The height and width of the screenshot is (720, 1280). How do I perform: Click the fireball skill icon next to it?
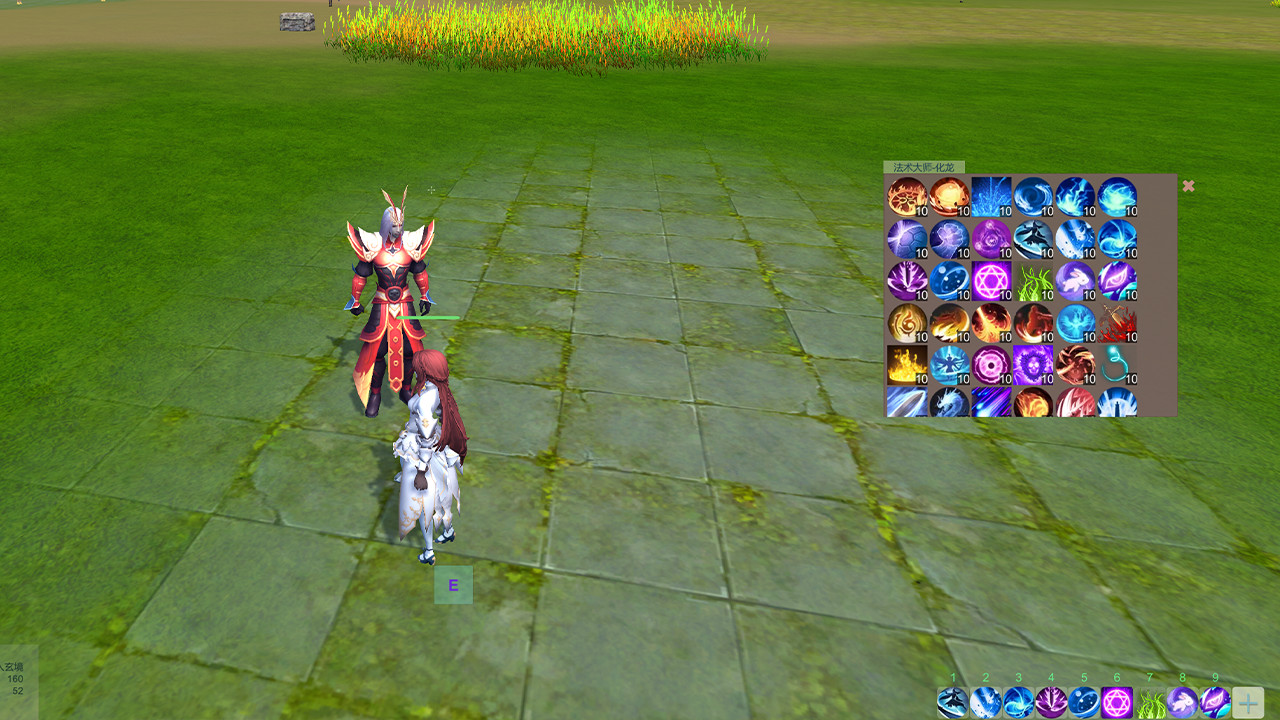949,196
